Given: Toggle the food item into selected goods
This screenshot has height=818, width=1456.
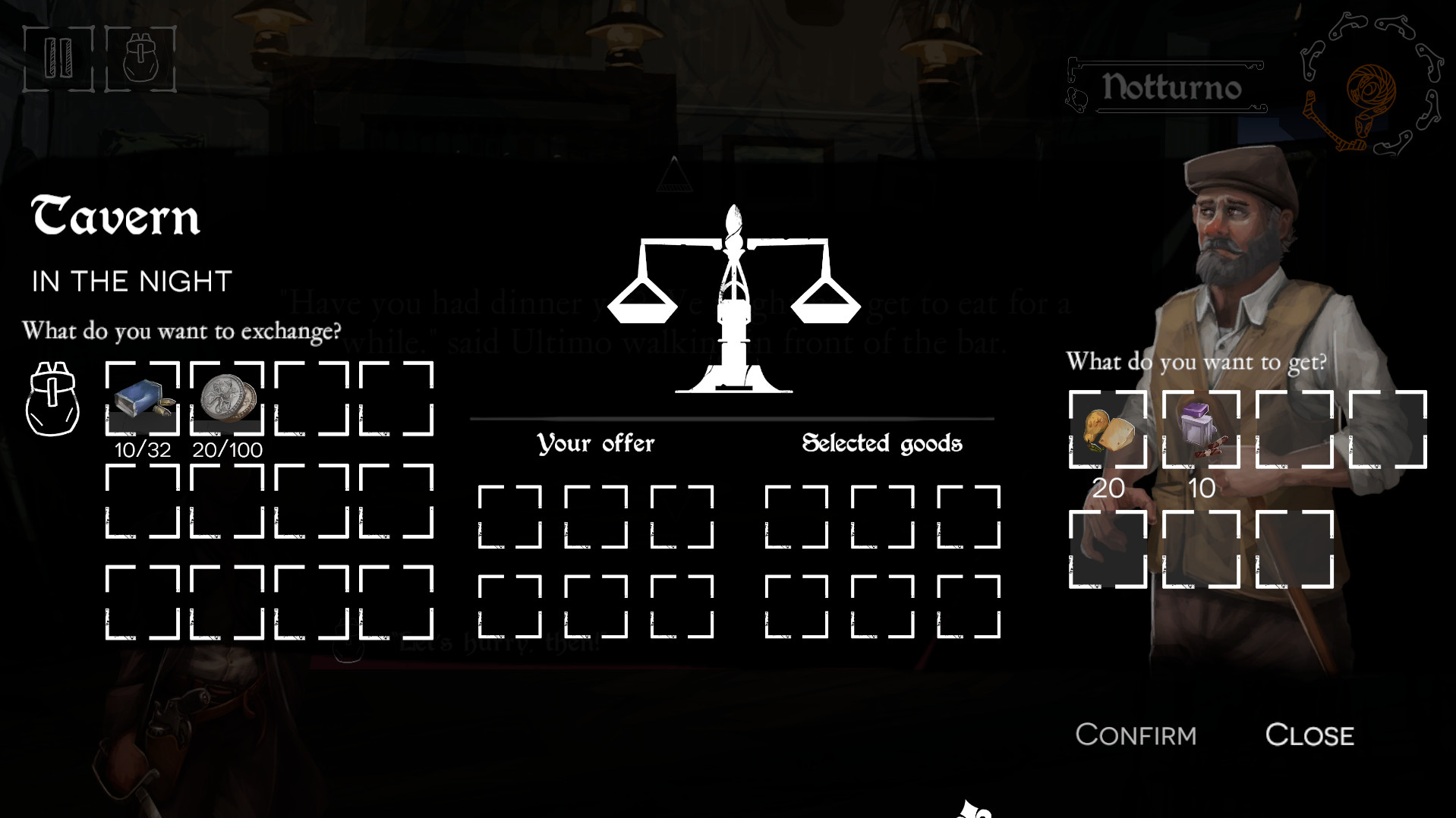Looking at the screenshot, I should coord(1110,429).
